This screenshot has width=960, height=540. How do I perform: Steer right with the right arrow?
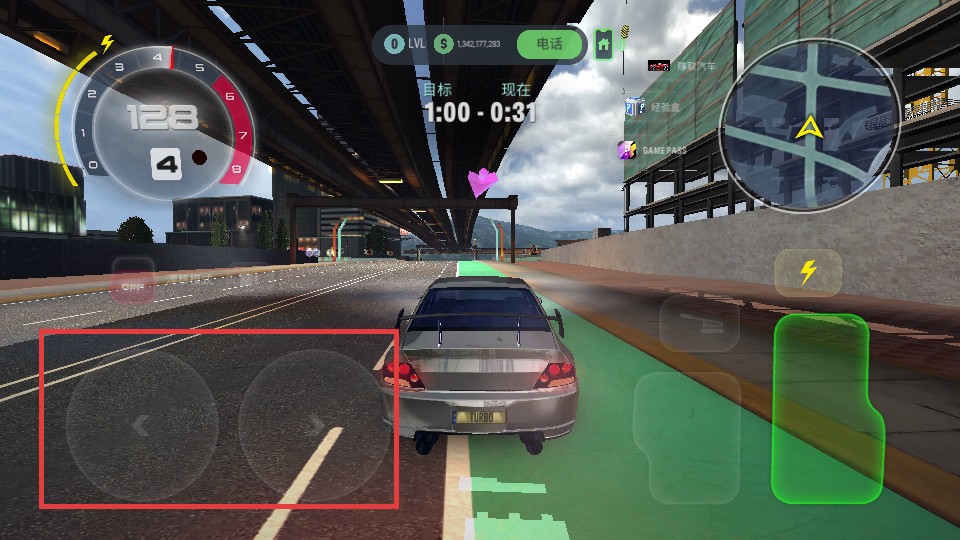tap(314, 425)
